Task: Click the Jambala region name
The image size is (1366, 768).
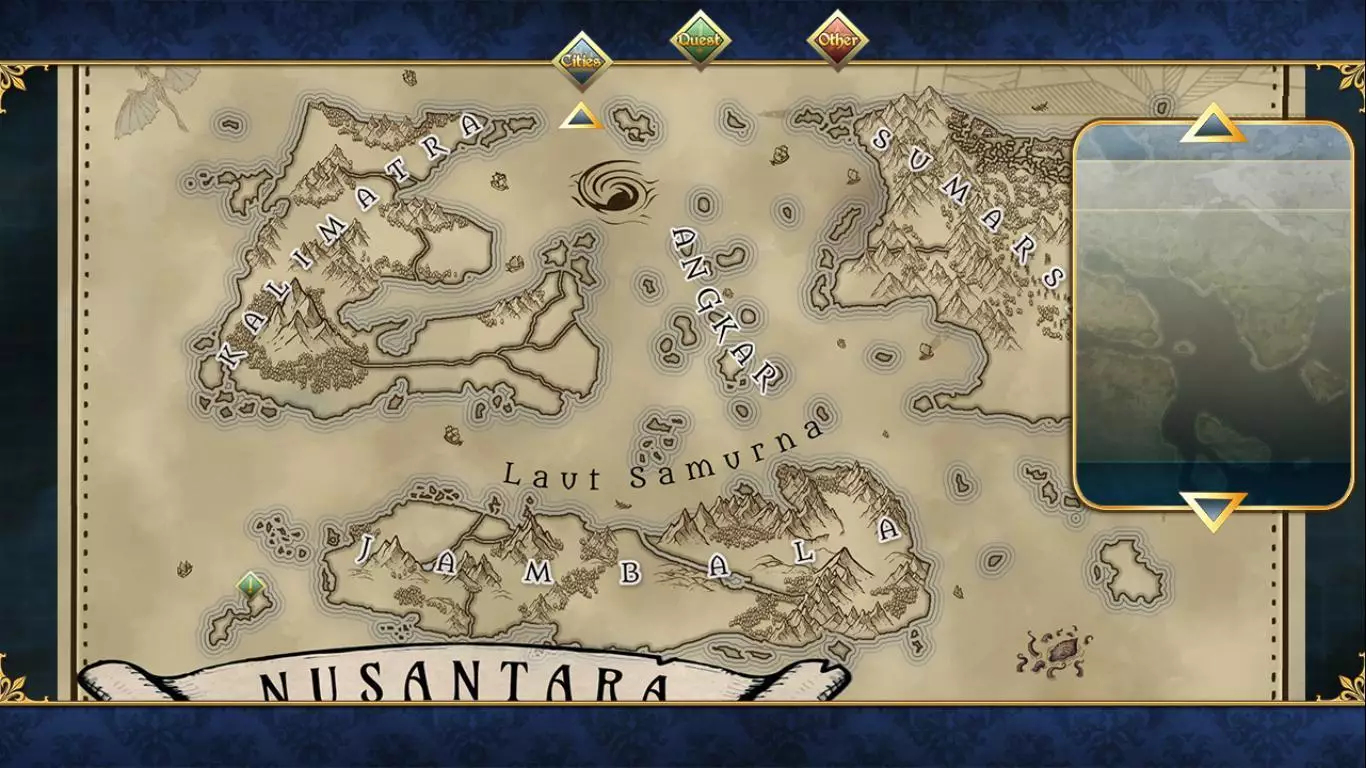Action: pyautogui.click(x=625, y=560)
